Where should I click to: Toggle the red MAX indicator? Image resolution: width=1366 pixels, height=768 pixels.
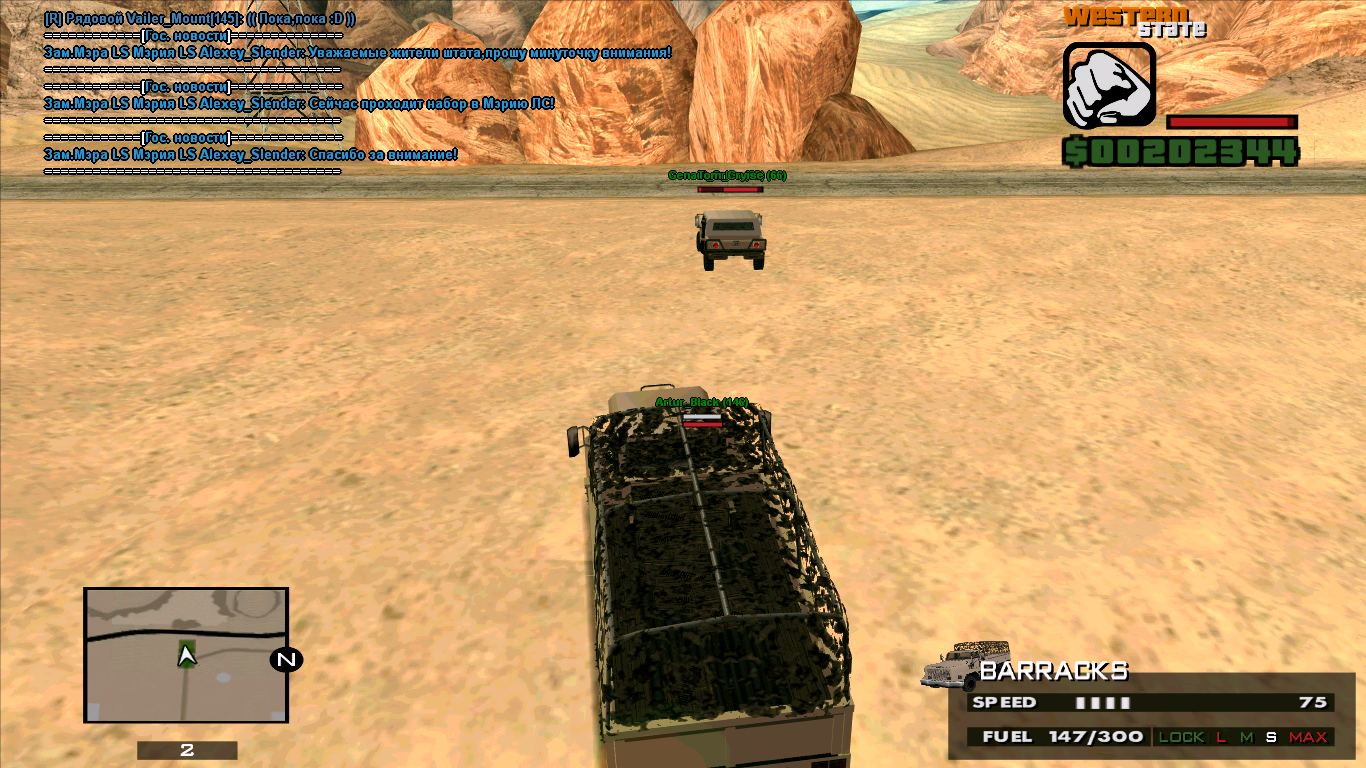(x=1308, y=737)
